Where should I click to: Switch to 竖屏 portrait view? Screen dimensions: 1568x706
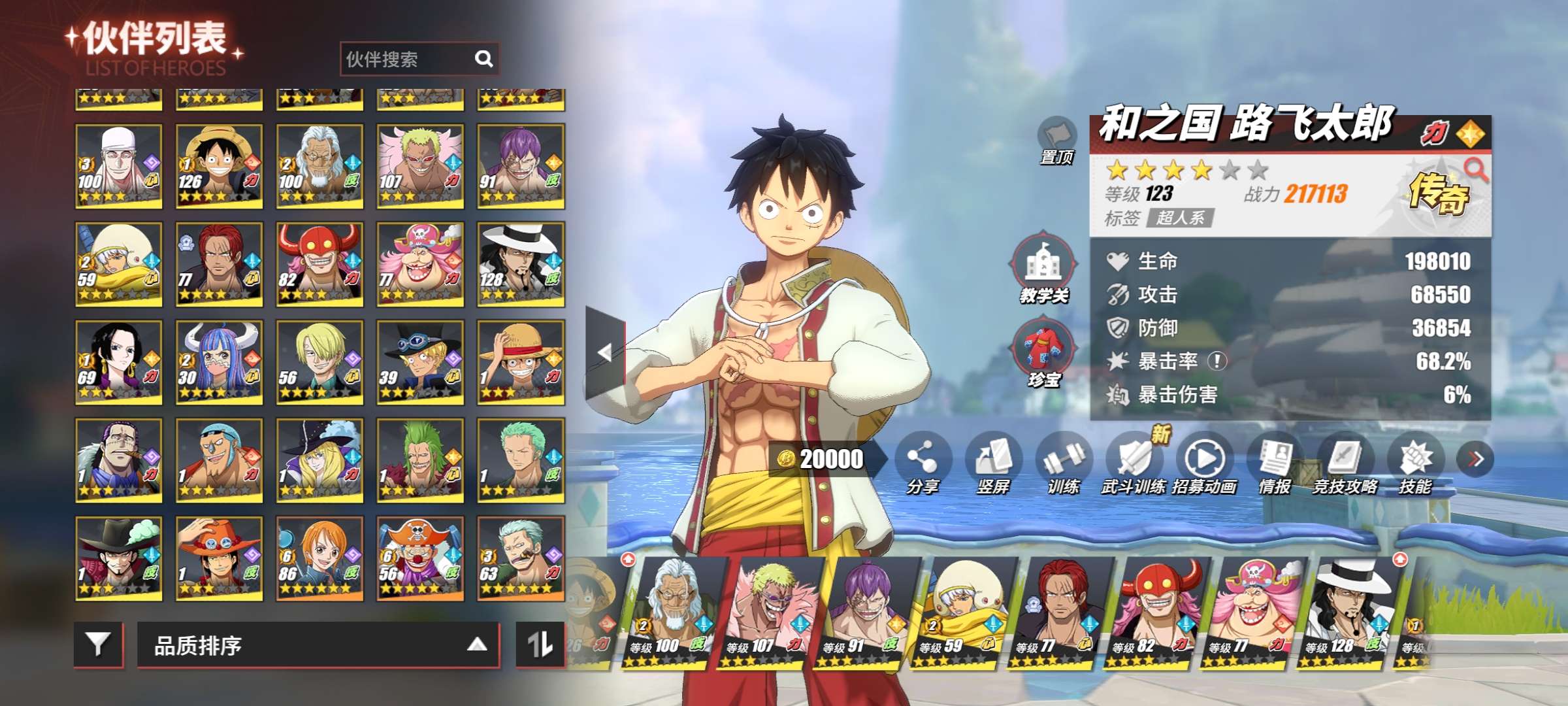(x=992, y=462)
